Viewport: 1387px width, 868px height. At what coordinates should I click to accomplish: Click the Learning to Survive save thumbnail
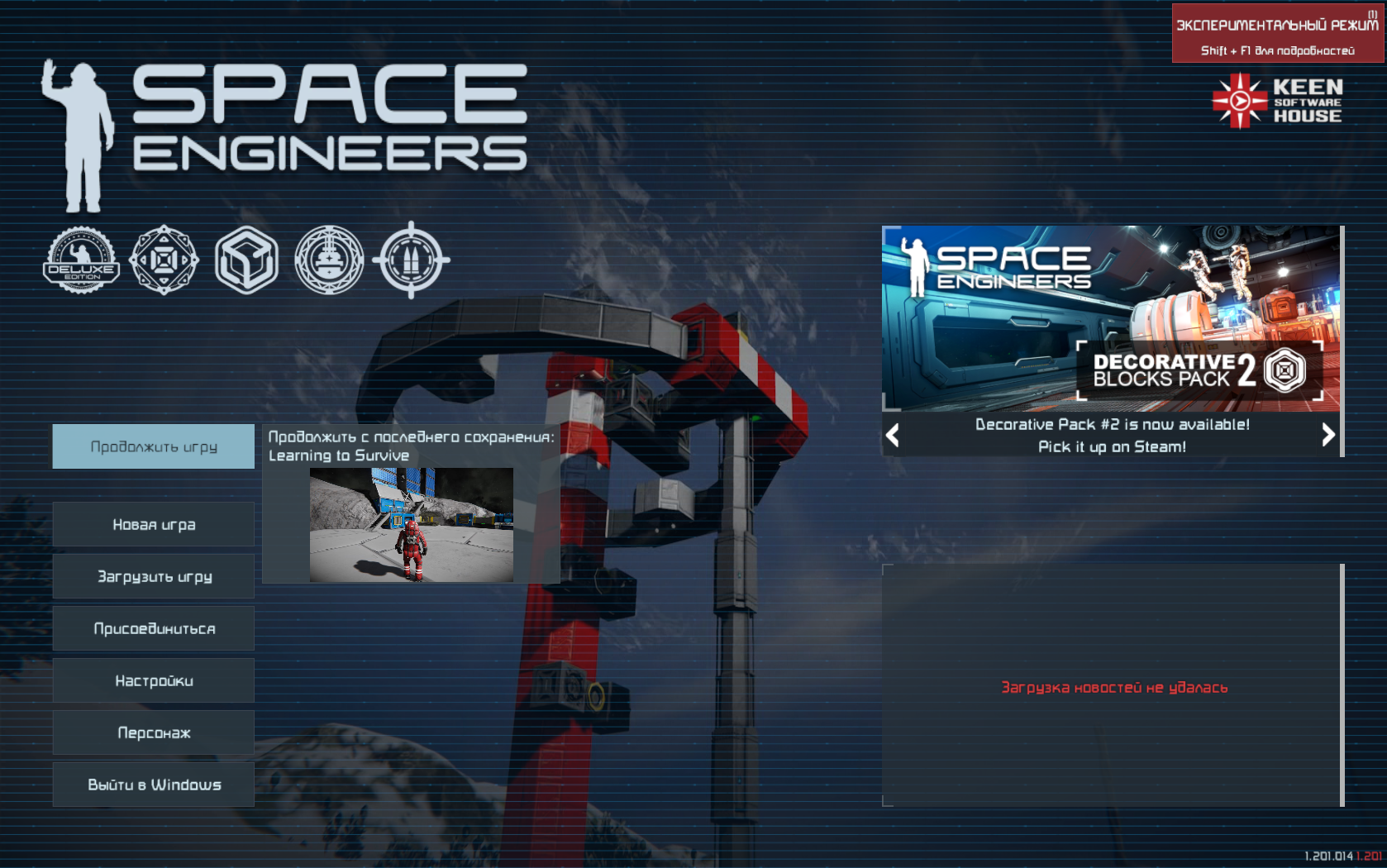pos(411,525)
